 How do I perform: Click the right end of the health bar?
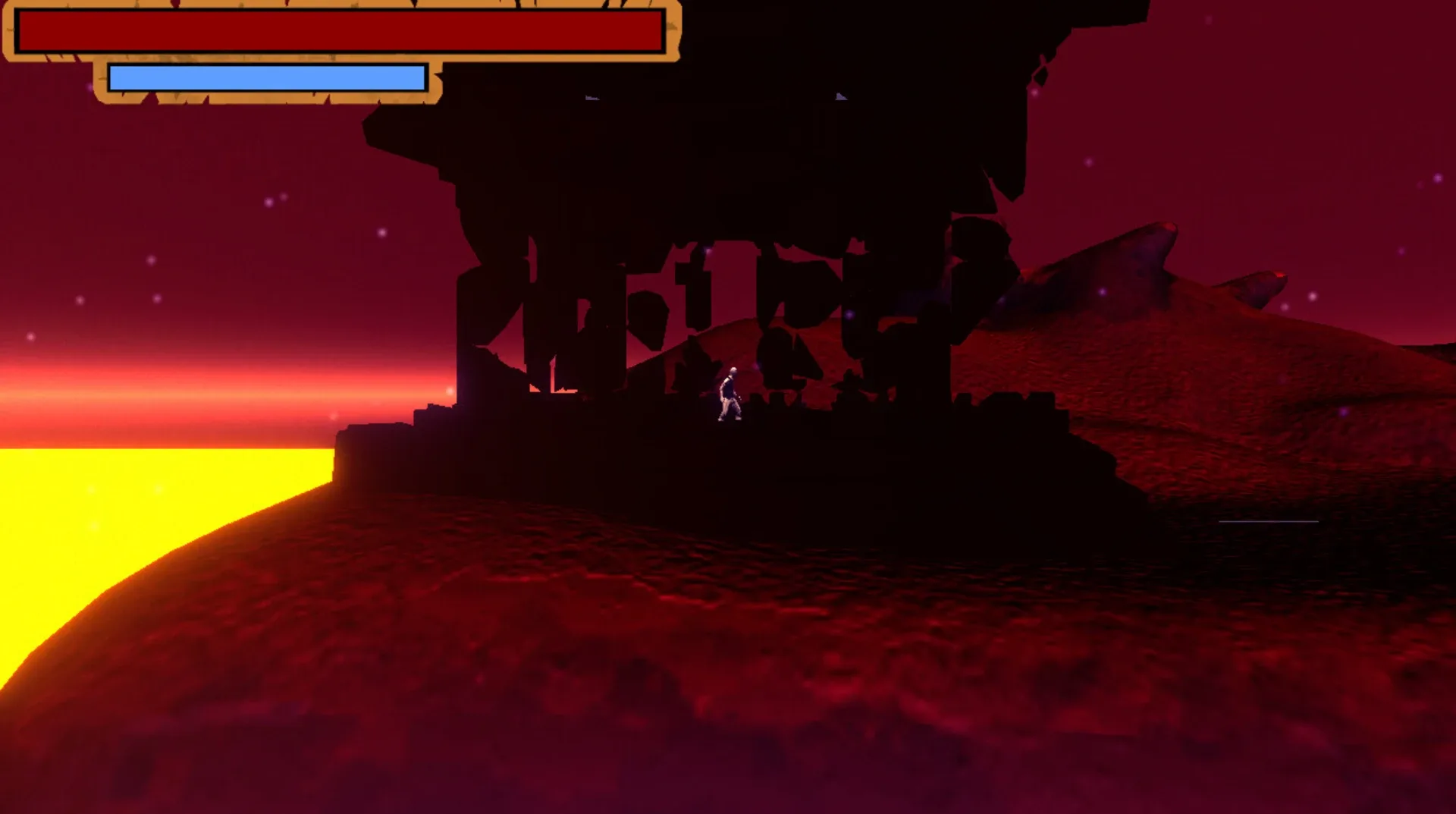(x=658, y=32)
